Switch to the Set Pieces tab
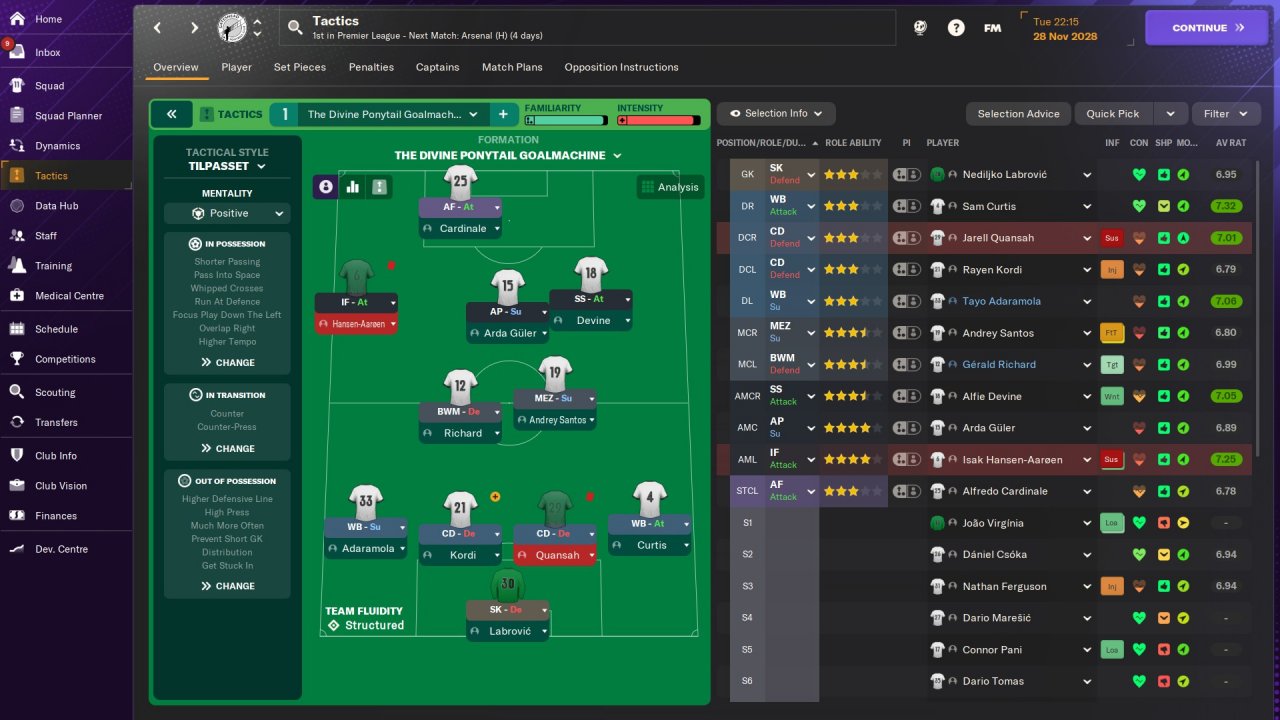This screenshot has width=1280, height=720. pyautogui.click(x=300, y=67)
